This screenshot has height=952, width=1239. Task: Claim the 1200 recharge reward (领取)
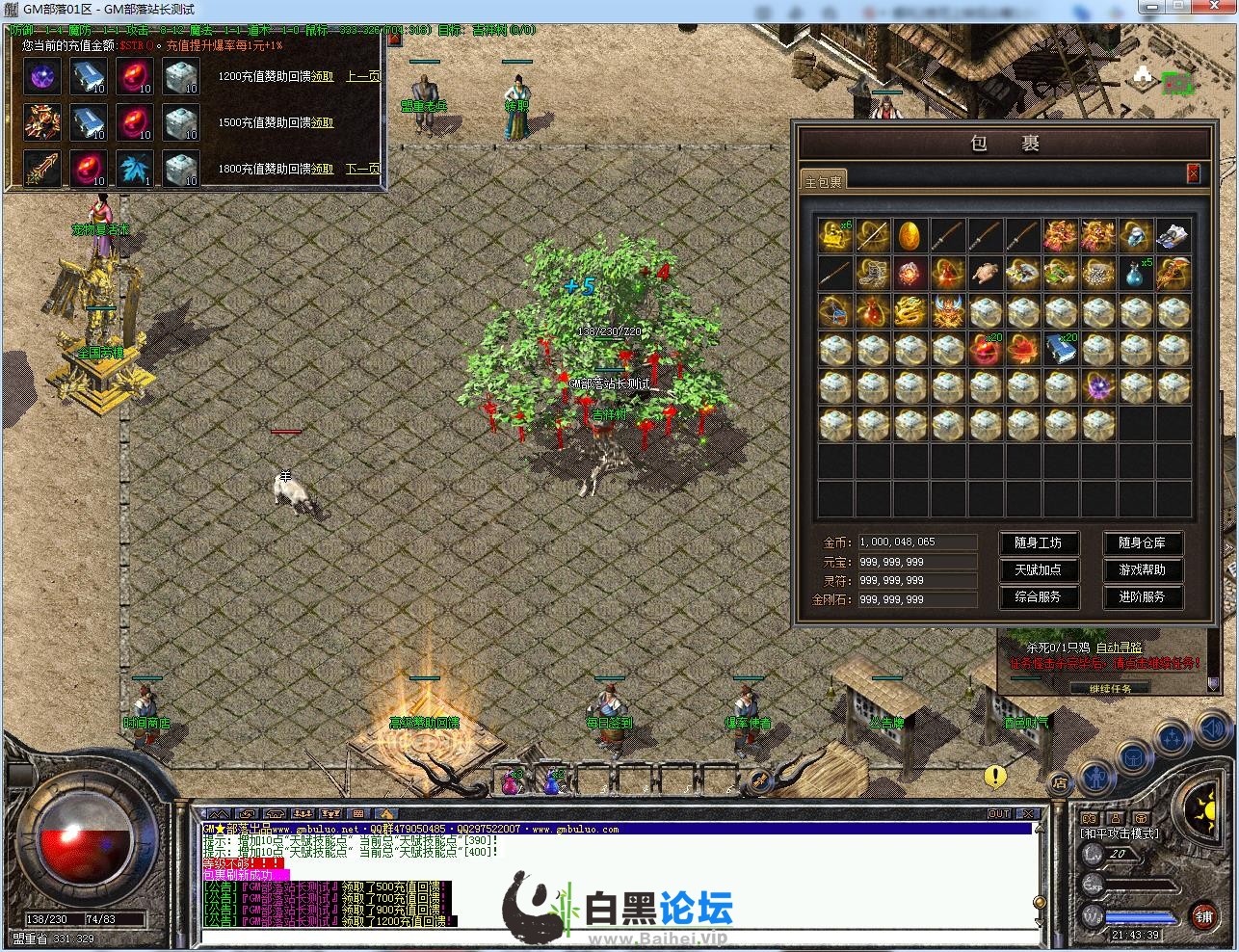[x=322, y=77]
